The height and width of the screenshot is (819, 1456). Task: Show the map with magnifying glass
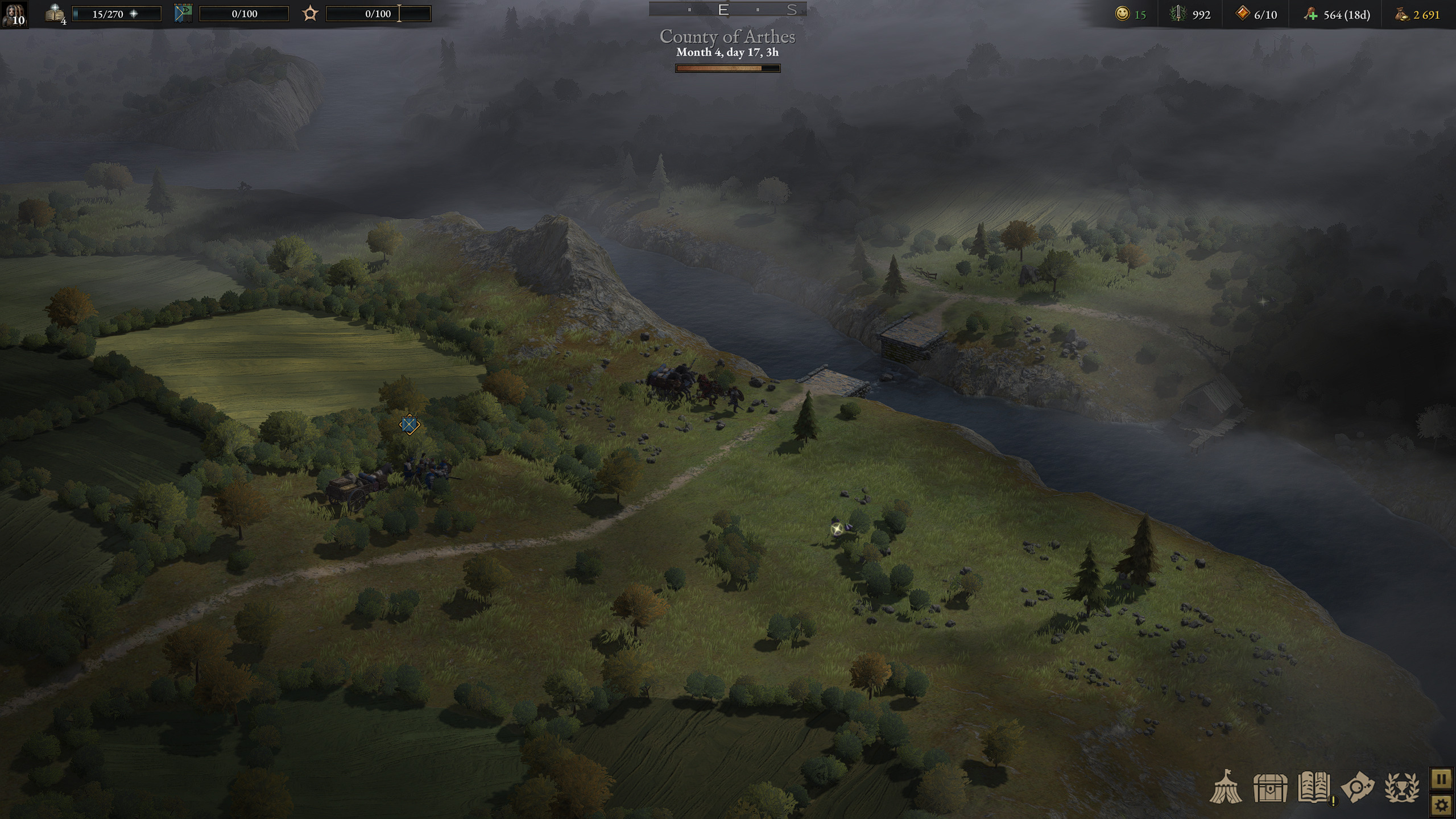pyautogui.click(x=1358, y=788)
